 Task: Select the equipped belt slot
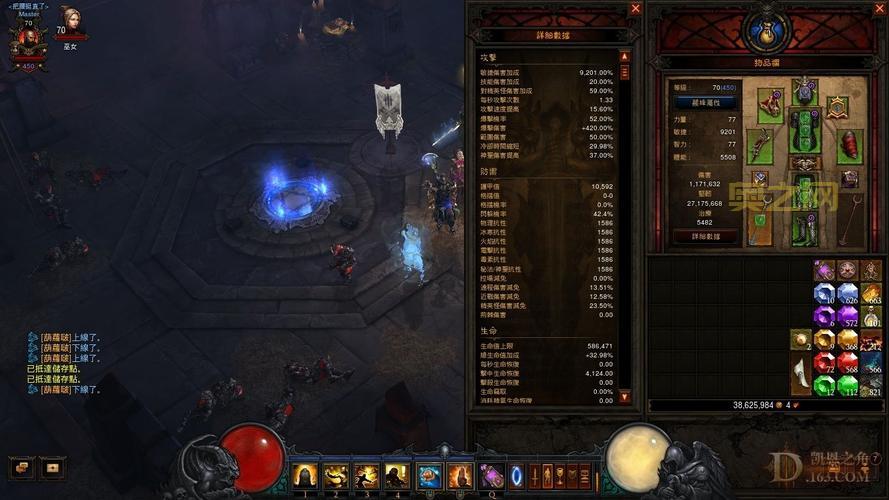coord(806,162)
